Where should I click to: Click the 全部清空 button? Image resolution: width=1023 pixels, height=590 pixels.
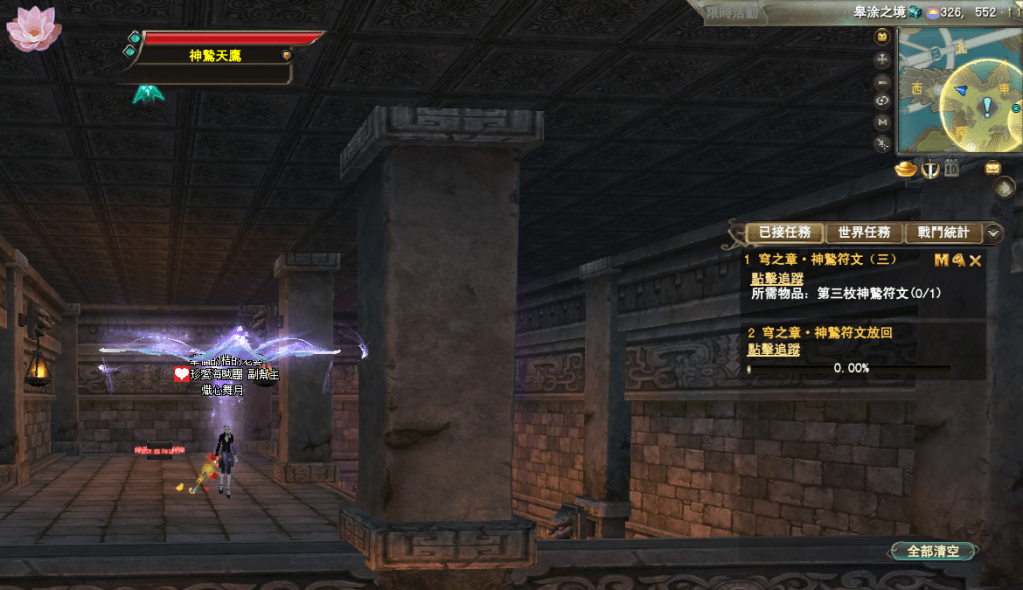tap(933, 551)
